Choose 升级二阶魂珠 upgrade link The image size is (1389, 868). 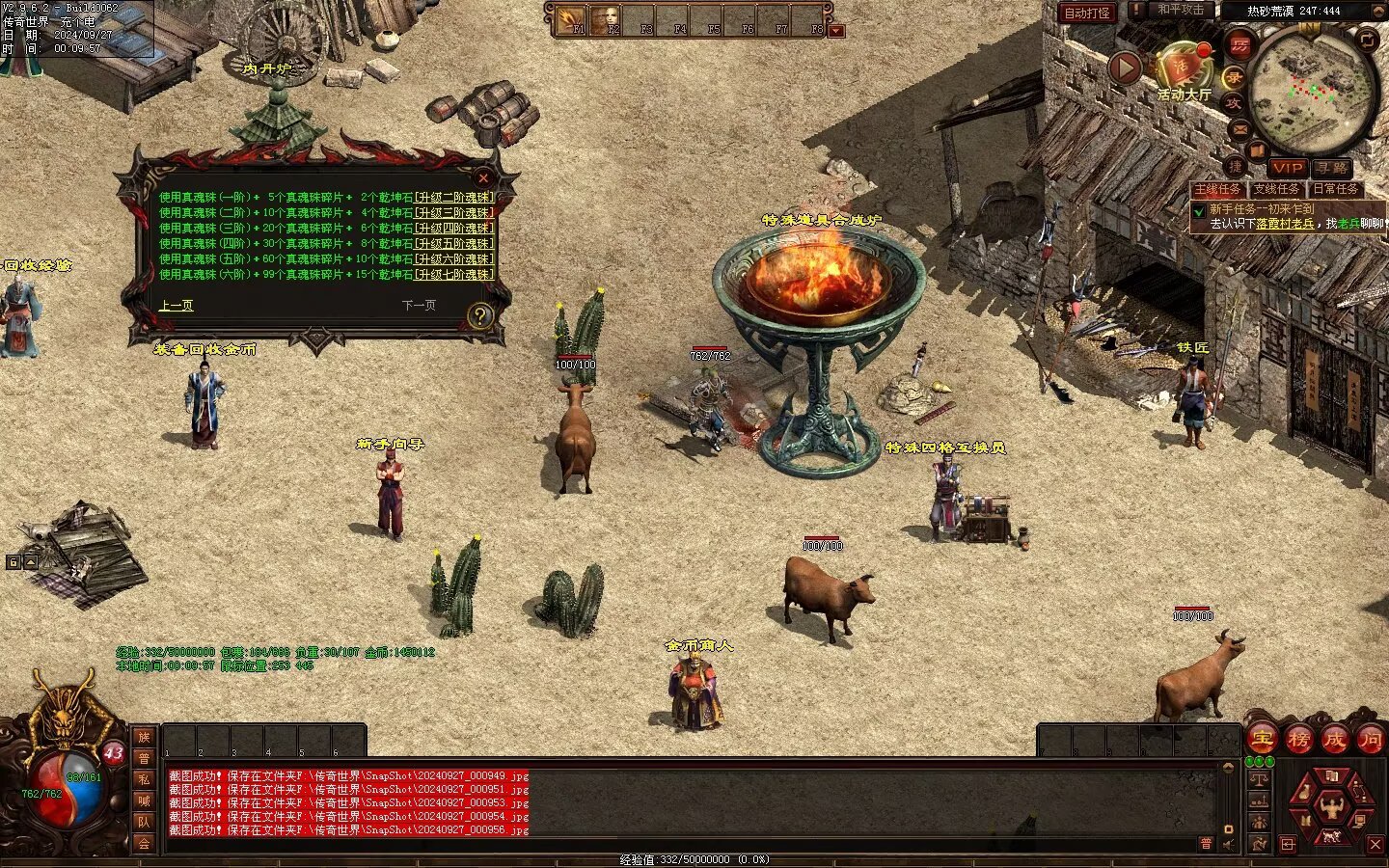coord(453,198)
